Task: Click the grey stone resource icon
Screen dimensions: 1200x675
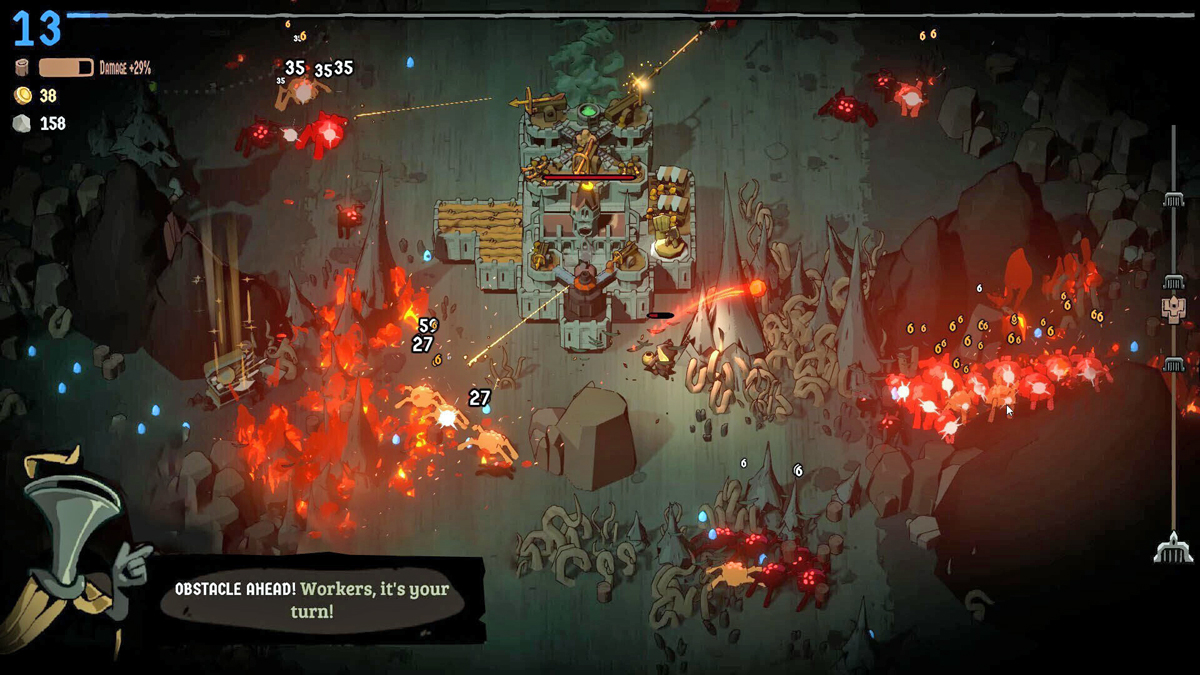Action: click(23, 123)
